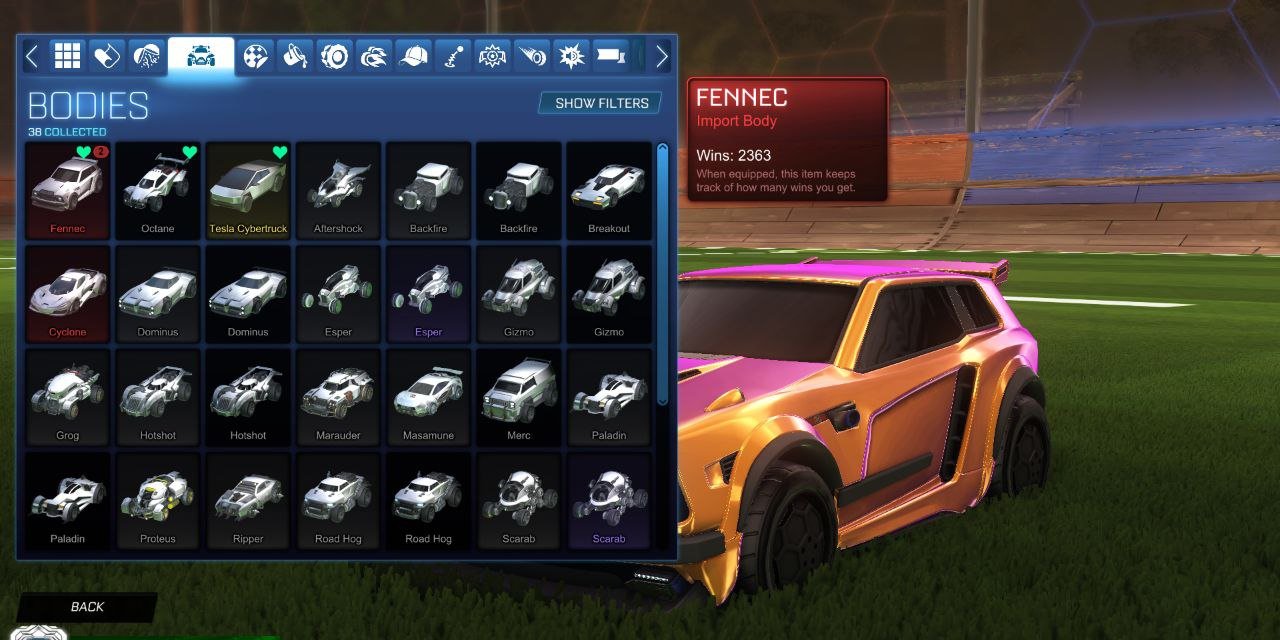Click the right arrow of the tab bar

click(x=661, y=56)
